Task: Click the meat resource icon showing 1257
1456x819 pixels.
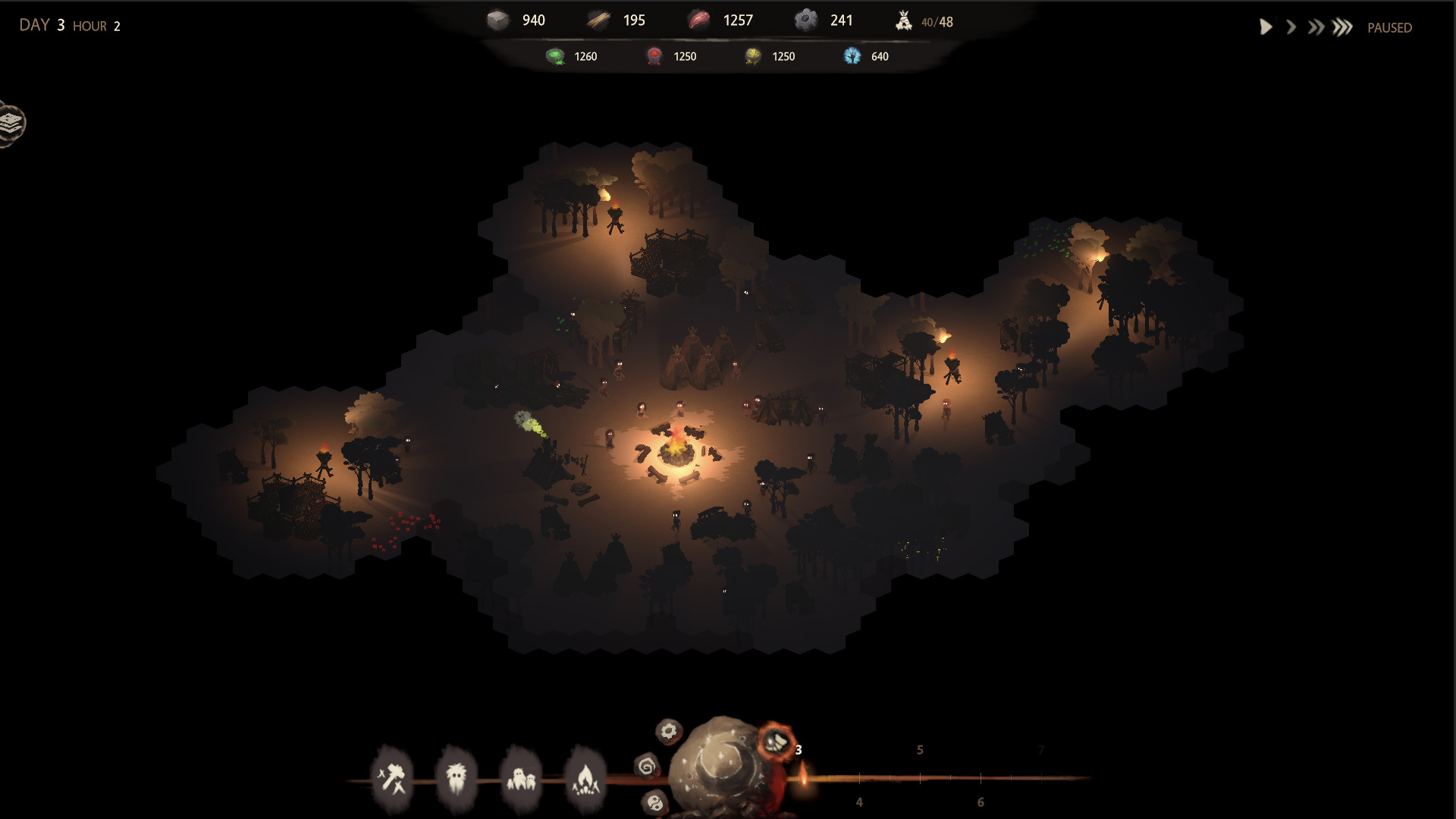Action: click(x=699, y=19)
